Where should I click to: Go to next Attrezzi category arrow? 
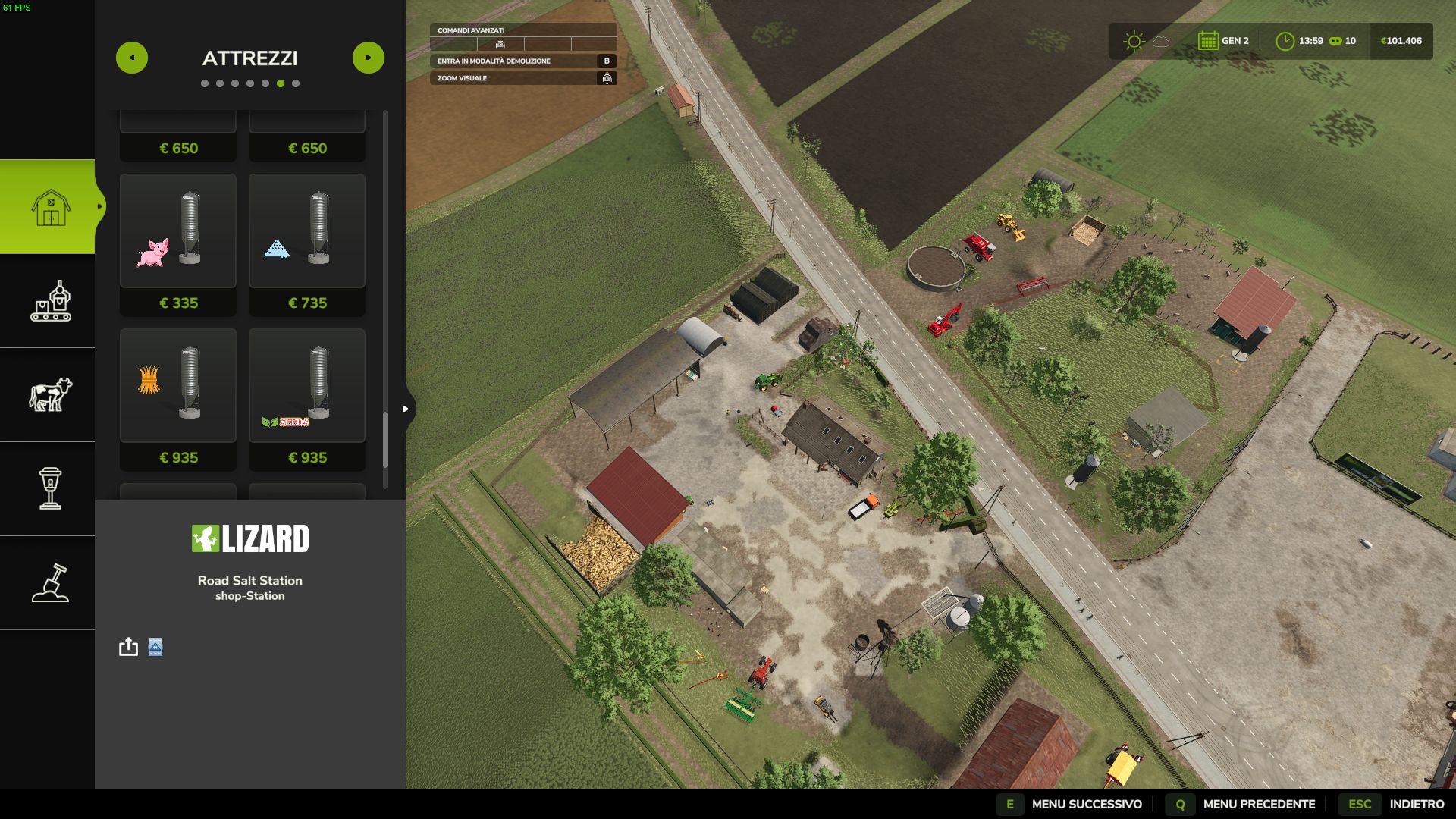coord(369,58)
